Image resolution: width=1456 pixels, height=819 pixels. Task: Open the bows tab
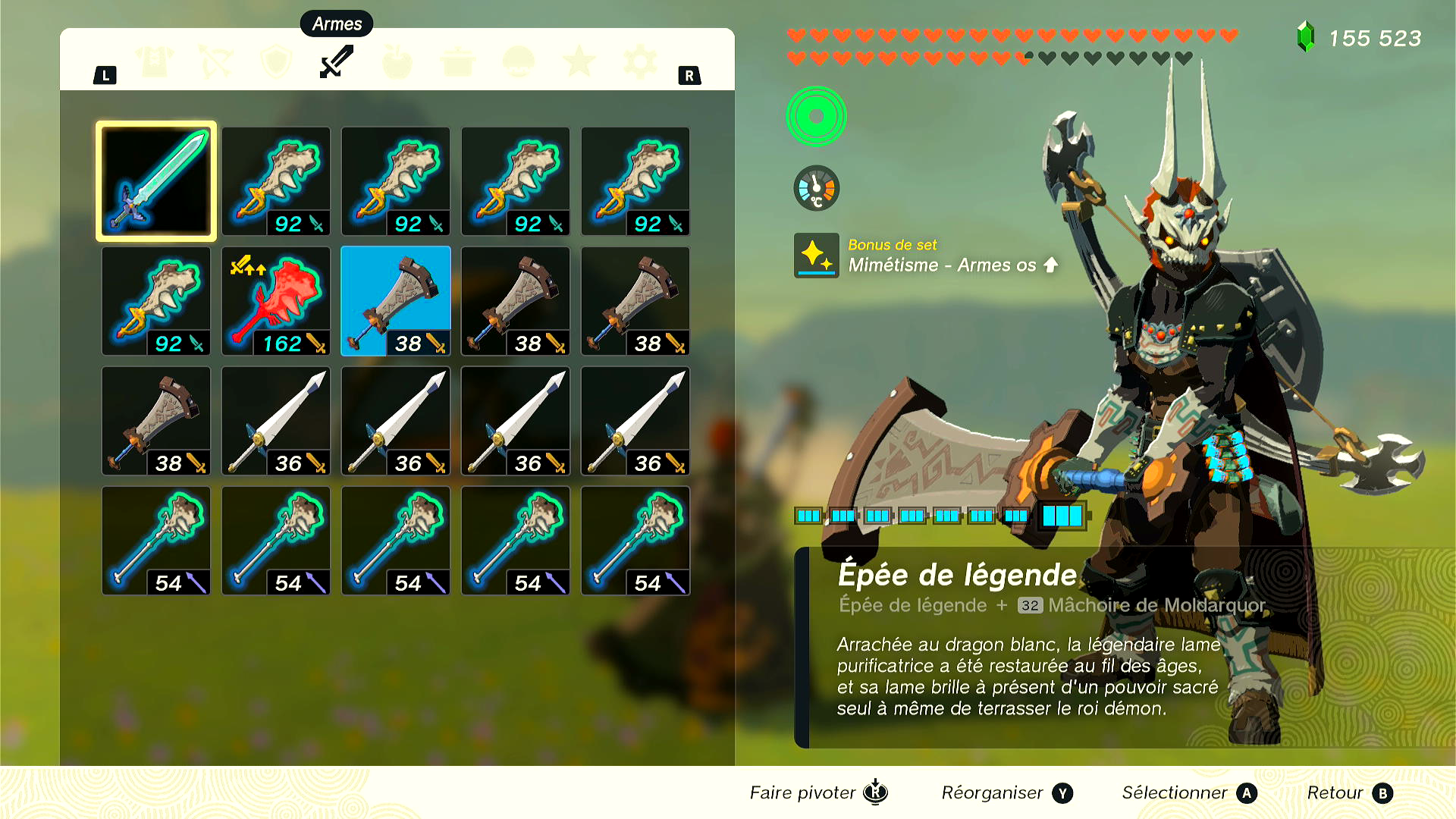(x=216, y=61)
